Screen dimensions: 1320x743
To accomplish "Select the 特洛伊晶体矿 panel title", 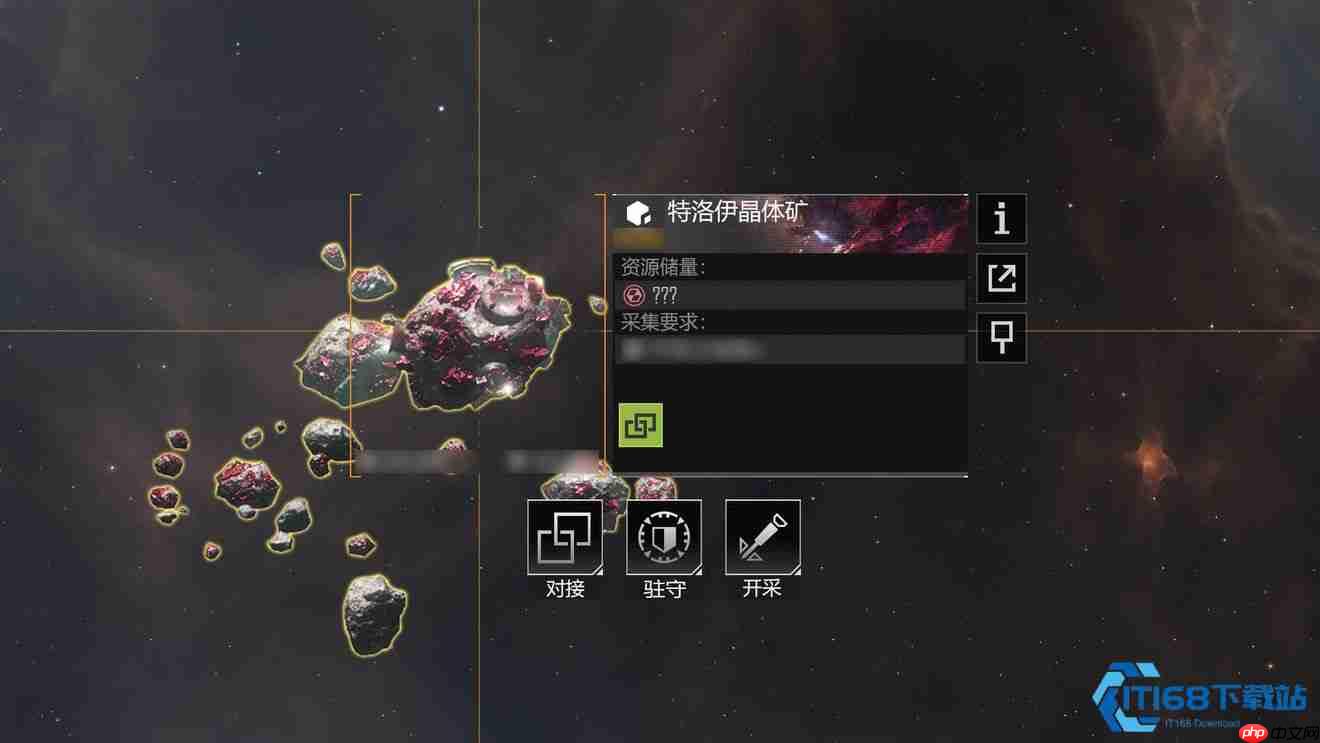I will coord(738,212).
